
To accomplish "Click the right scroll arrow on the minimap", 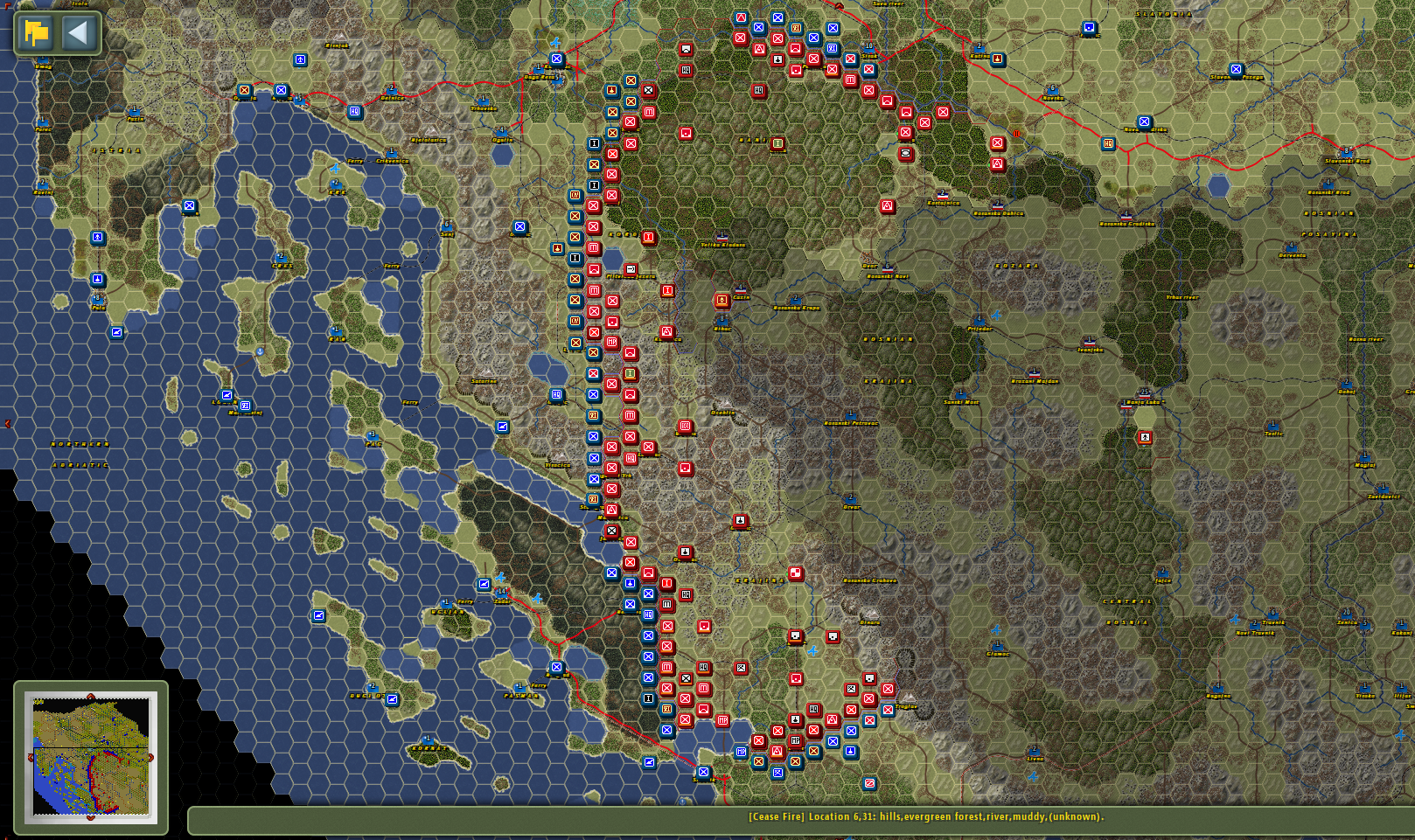I will pos(151,757).
